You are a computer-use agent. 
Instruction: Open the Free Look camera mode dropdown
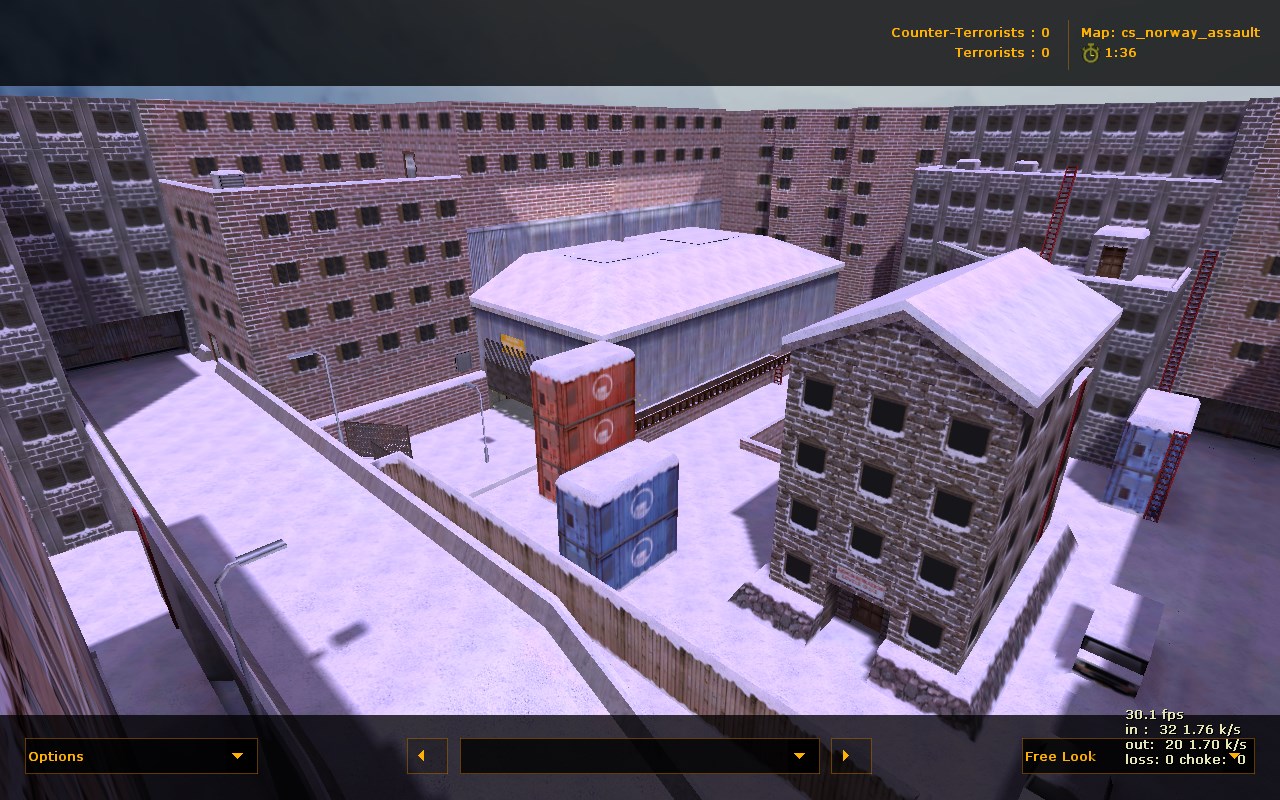tap(1137, 756)
